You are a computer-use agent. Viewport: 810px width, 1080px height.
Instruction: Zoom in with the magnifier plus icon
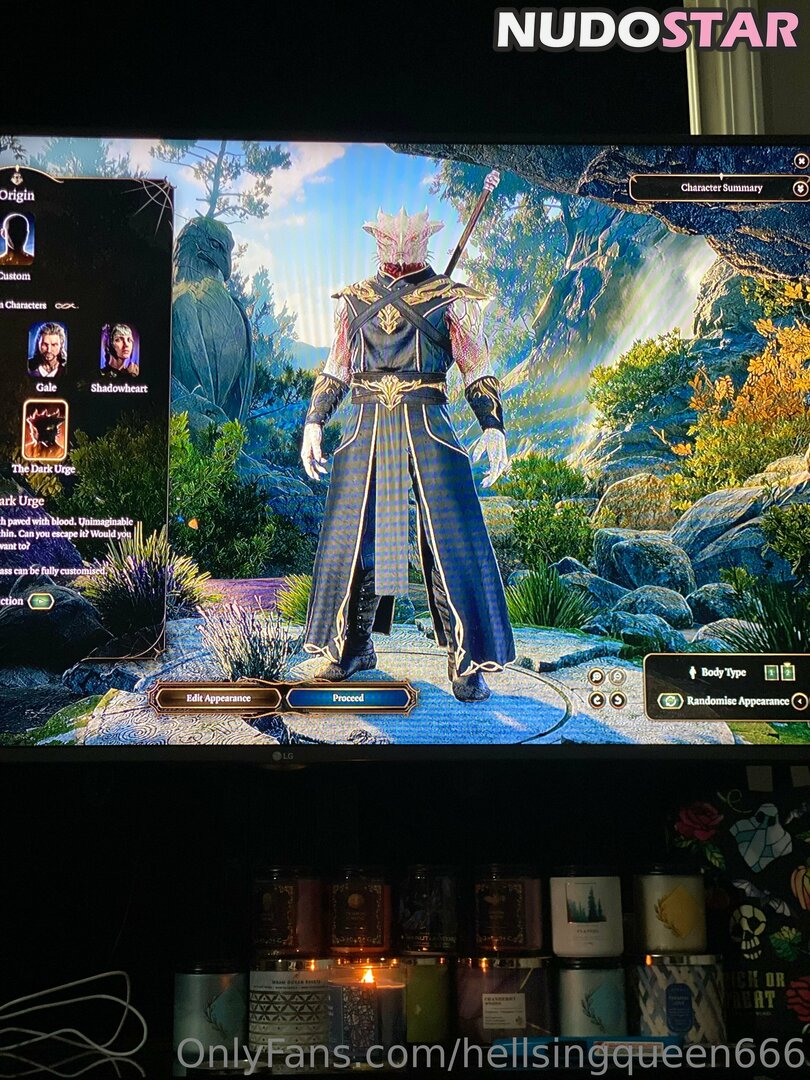[x=596, y=676]
